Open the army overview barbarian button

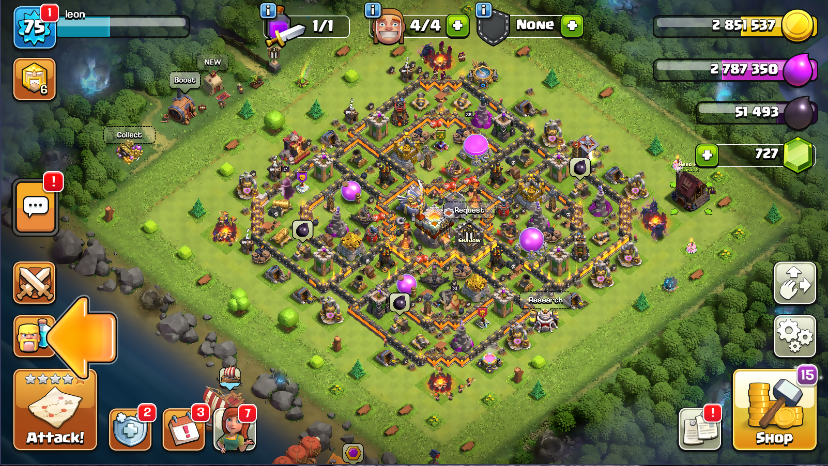tap(32, 337)
